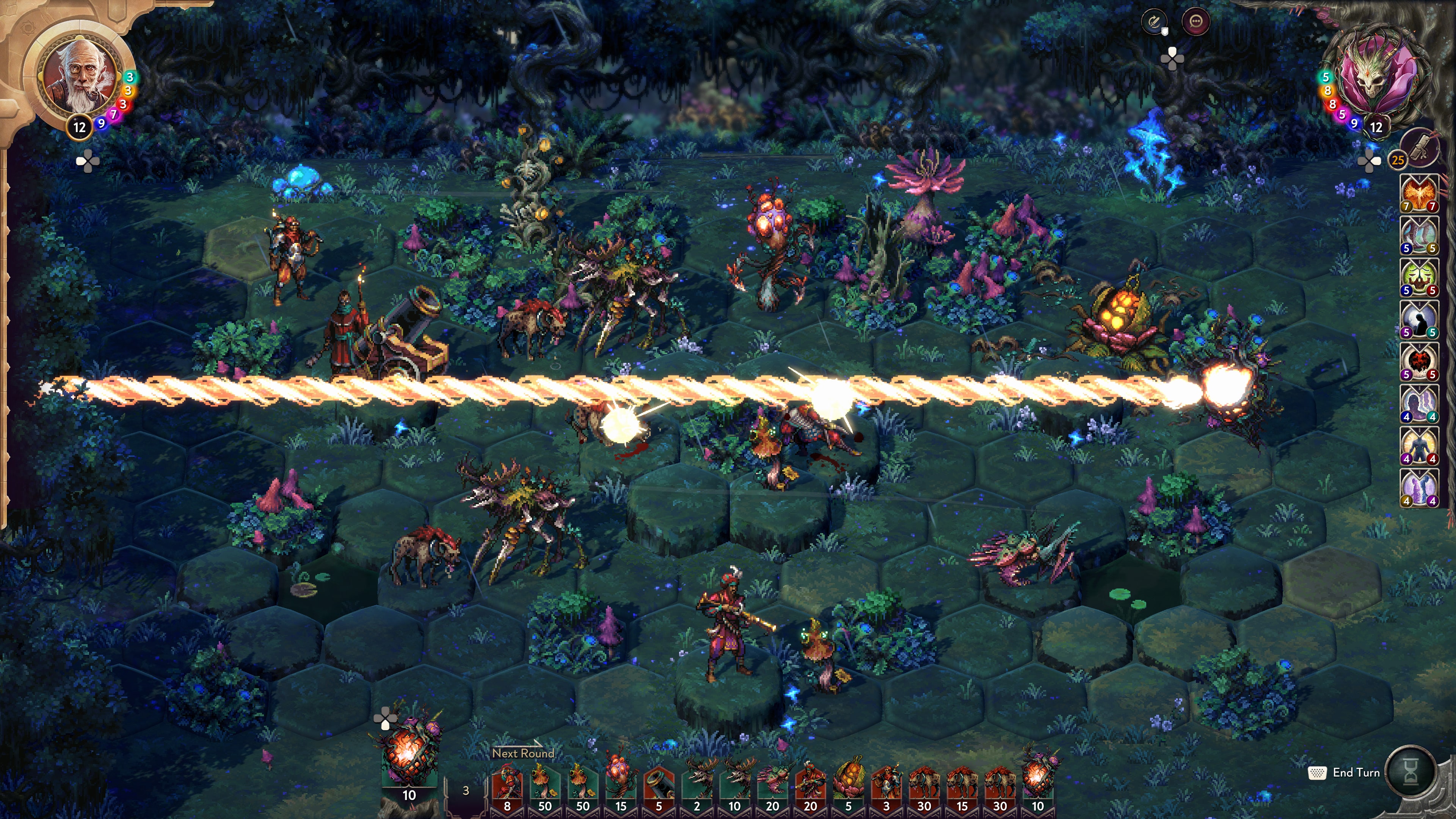Click the teal mana gem showing 5
This screenshot has width=1456, height=819.
tap(1326, 77)
